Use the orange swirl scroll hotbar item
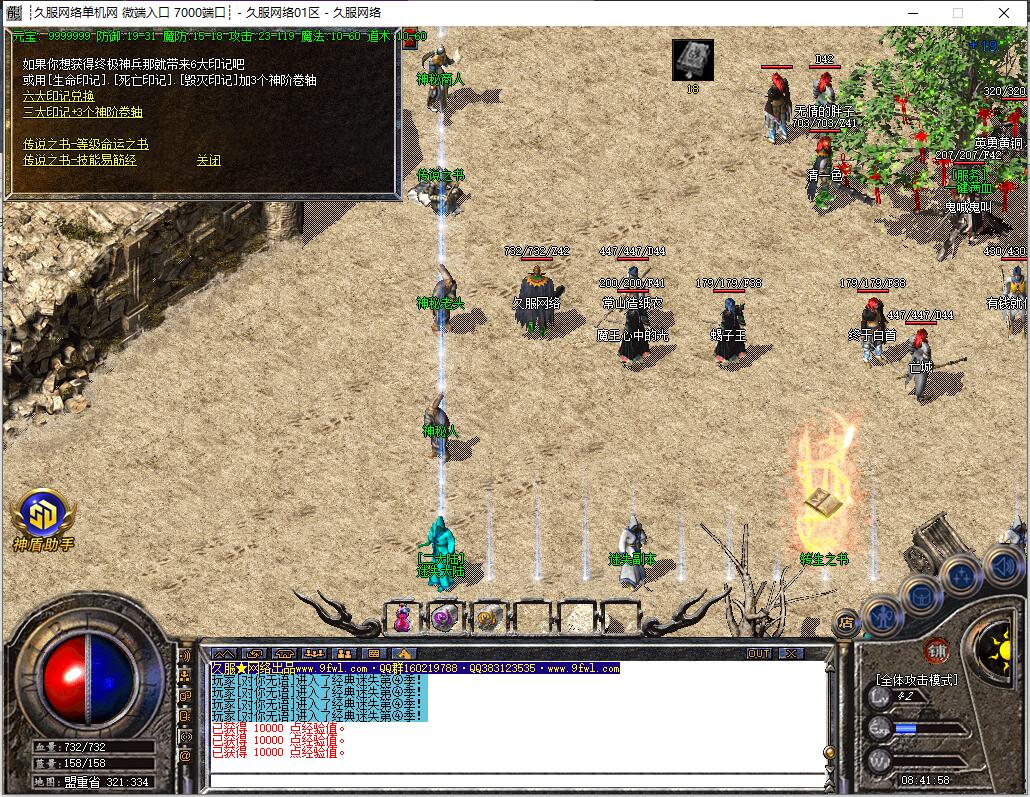The height and width of the screenshot is (797, 1030). [488, 618]
